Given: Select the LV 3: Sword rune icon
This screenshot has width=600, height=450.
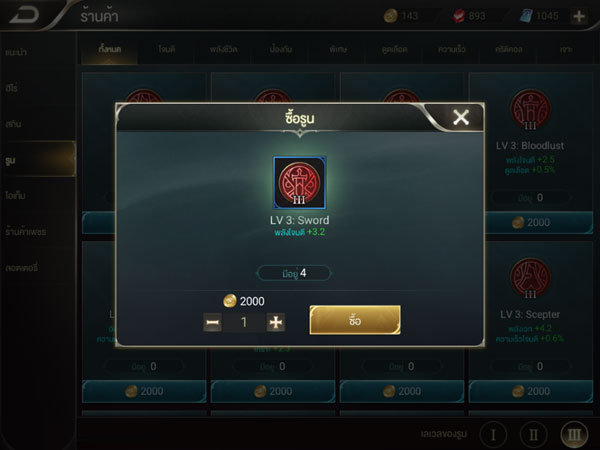Looking at the screenshot, I should pos(300,182).
